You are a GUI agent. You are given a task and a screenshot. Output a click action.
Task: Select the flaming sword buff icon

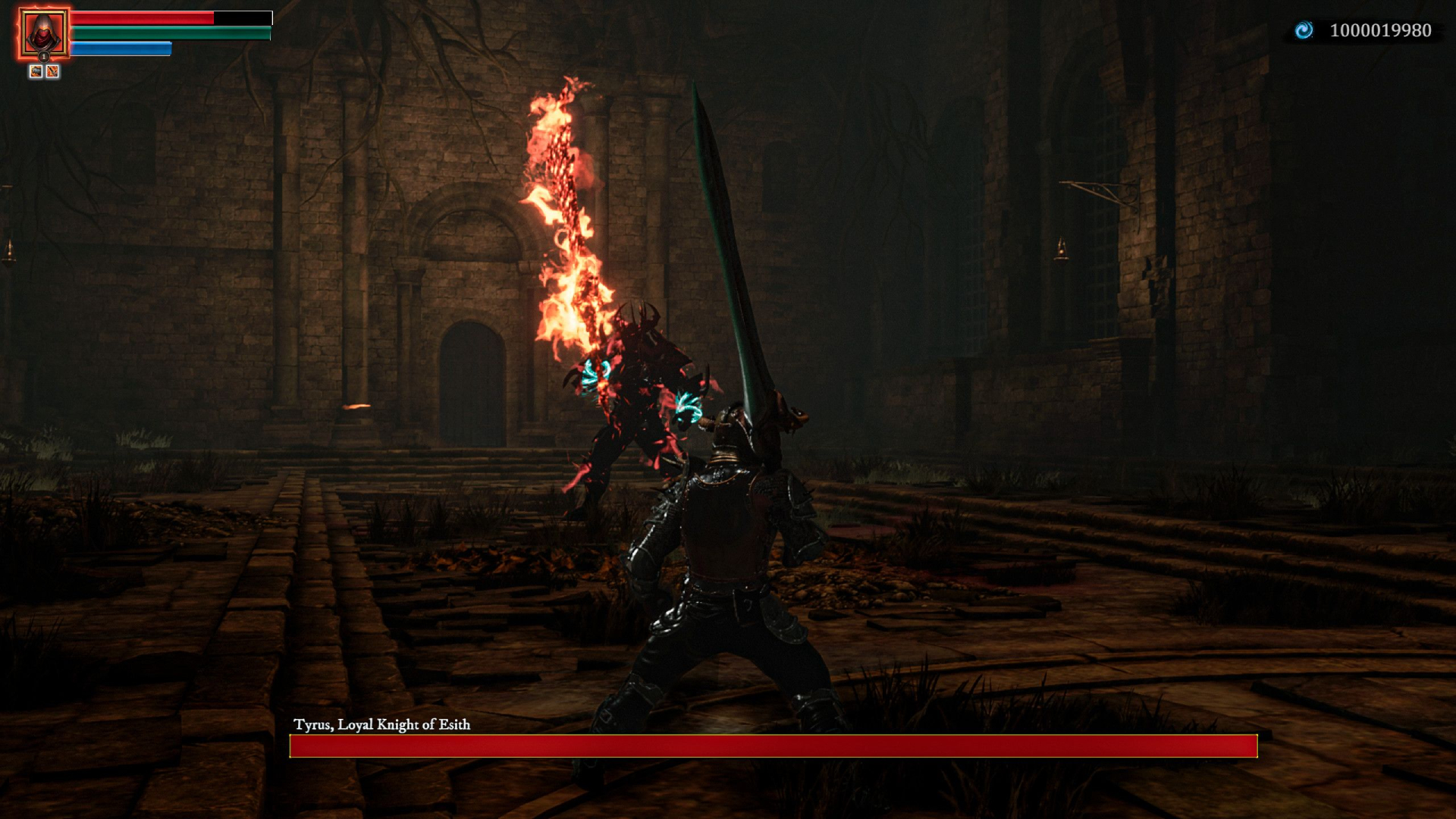tap(52, 71)
